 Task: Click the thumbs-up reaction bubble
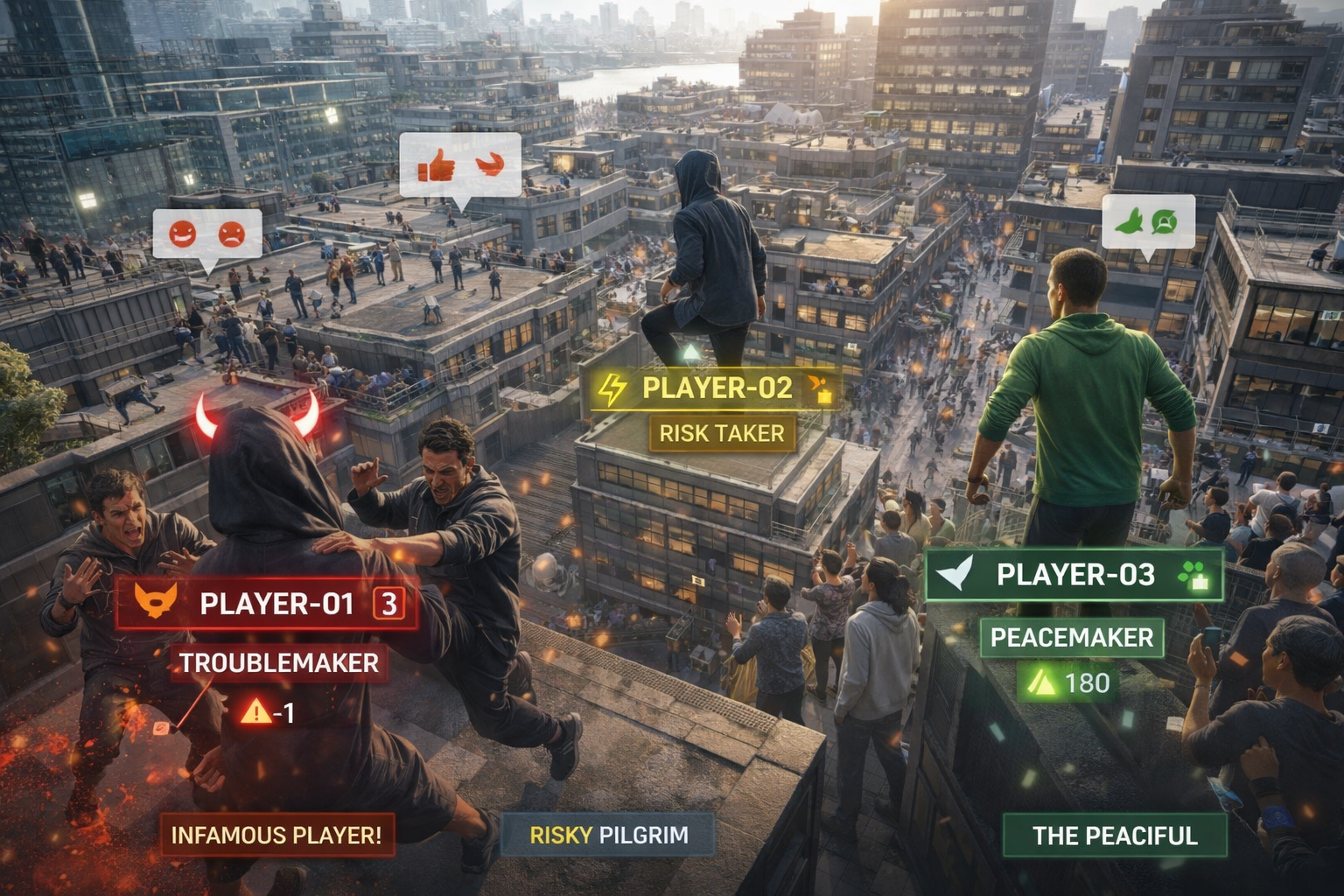tap(460, 165)
